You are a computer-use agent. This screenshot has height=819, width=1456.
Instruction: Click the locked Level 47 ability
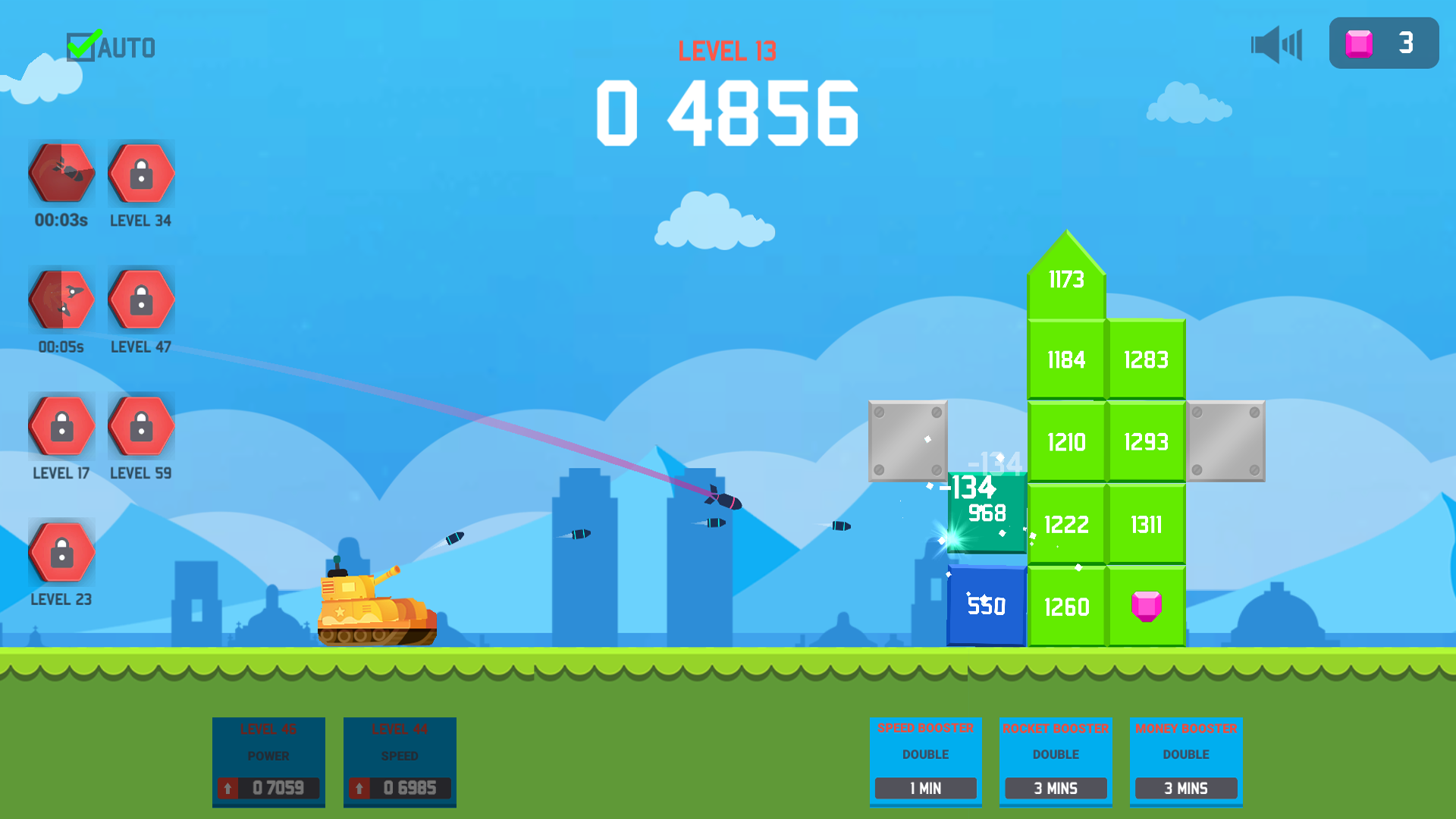[141, 299]
